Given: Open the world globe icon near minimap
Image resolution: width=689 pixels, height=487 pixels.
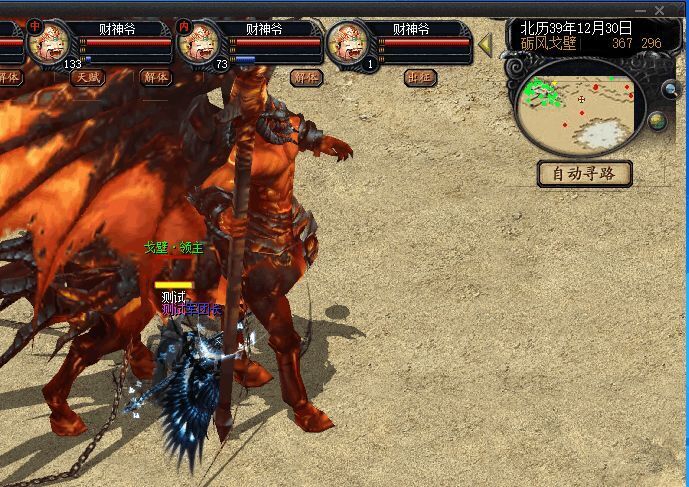Looking at the screenshot, I should 657,121.
